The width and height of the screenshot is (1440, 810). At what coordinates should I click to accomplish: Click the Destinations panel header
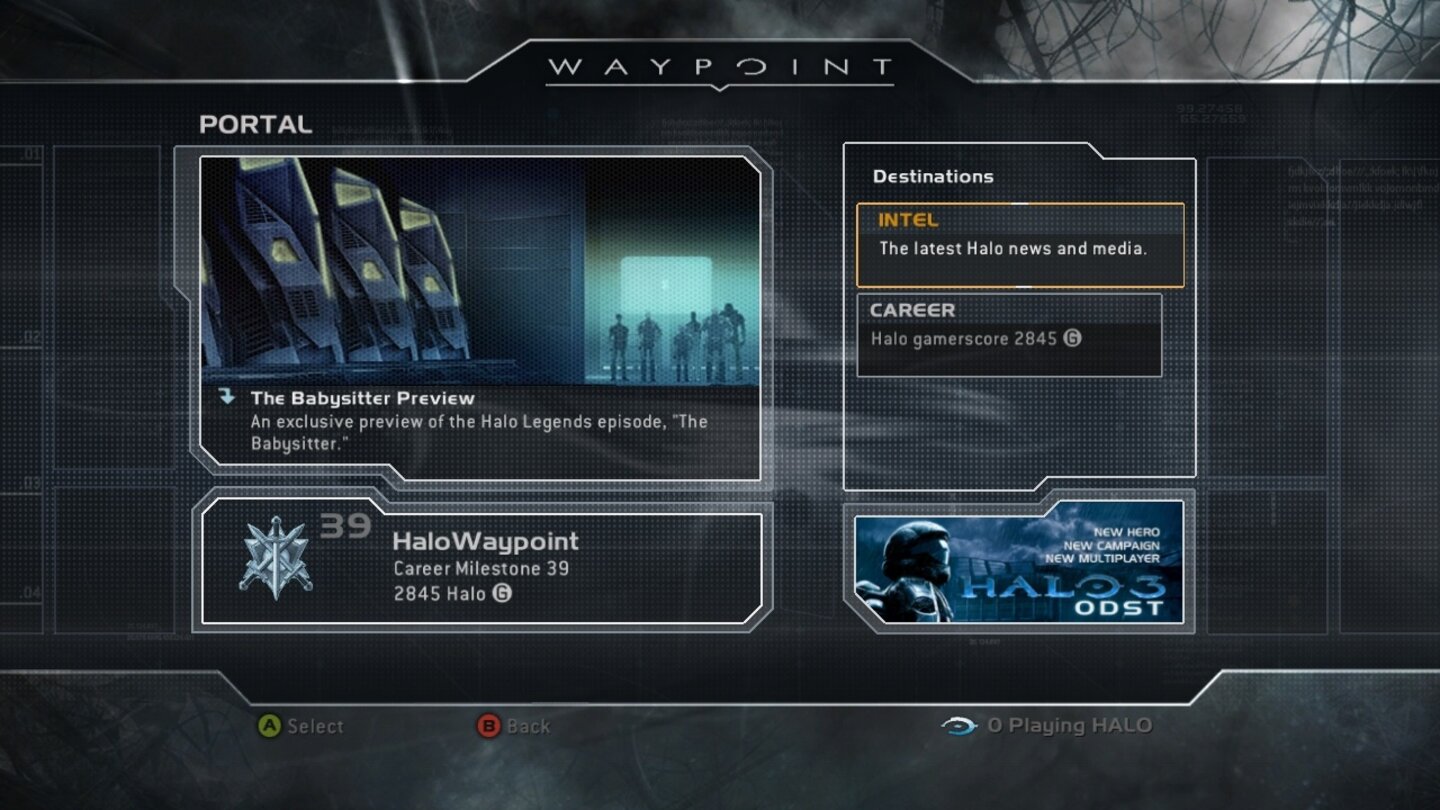click(931, 176)
